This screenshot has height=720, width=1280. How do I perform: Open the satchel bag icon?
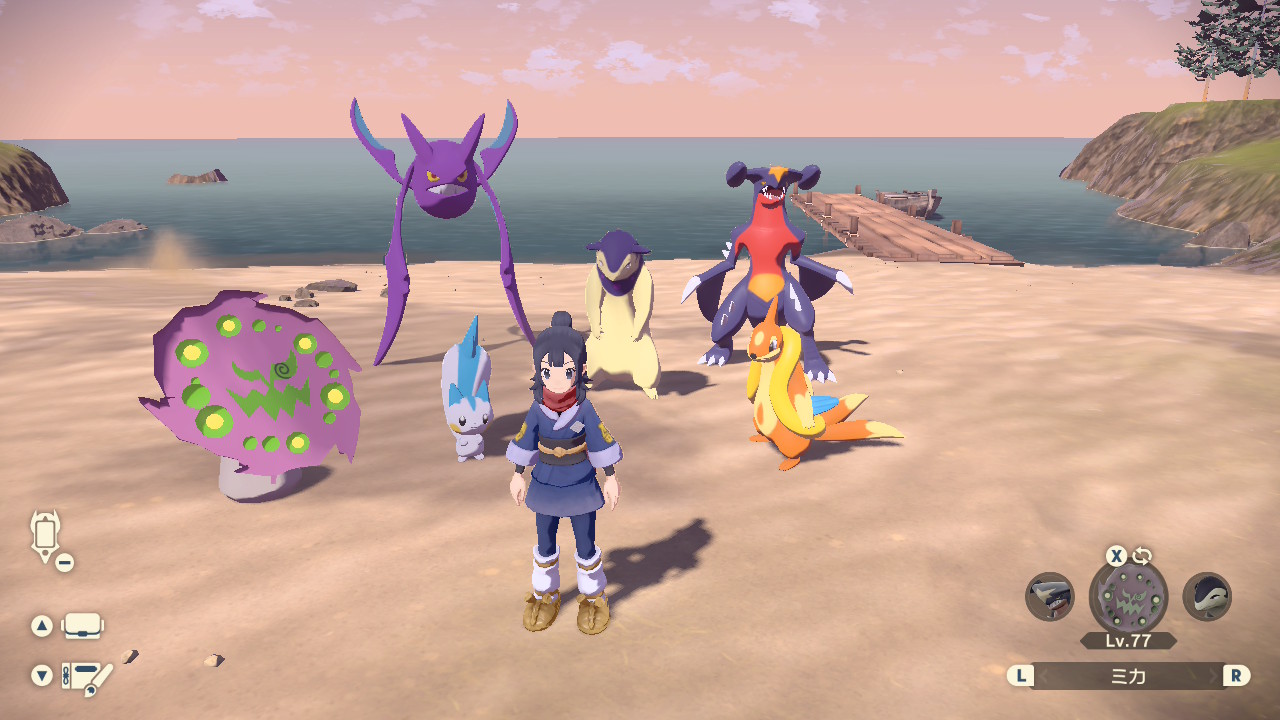(x=82, y=626)
